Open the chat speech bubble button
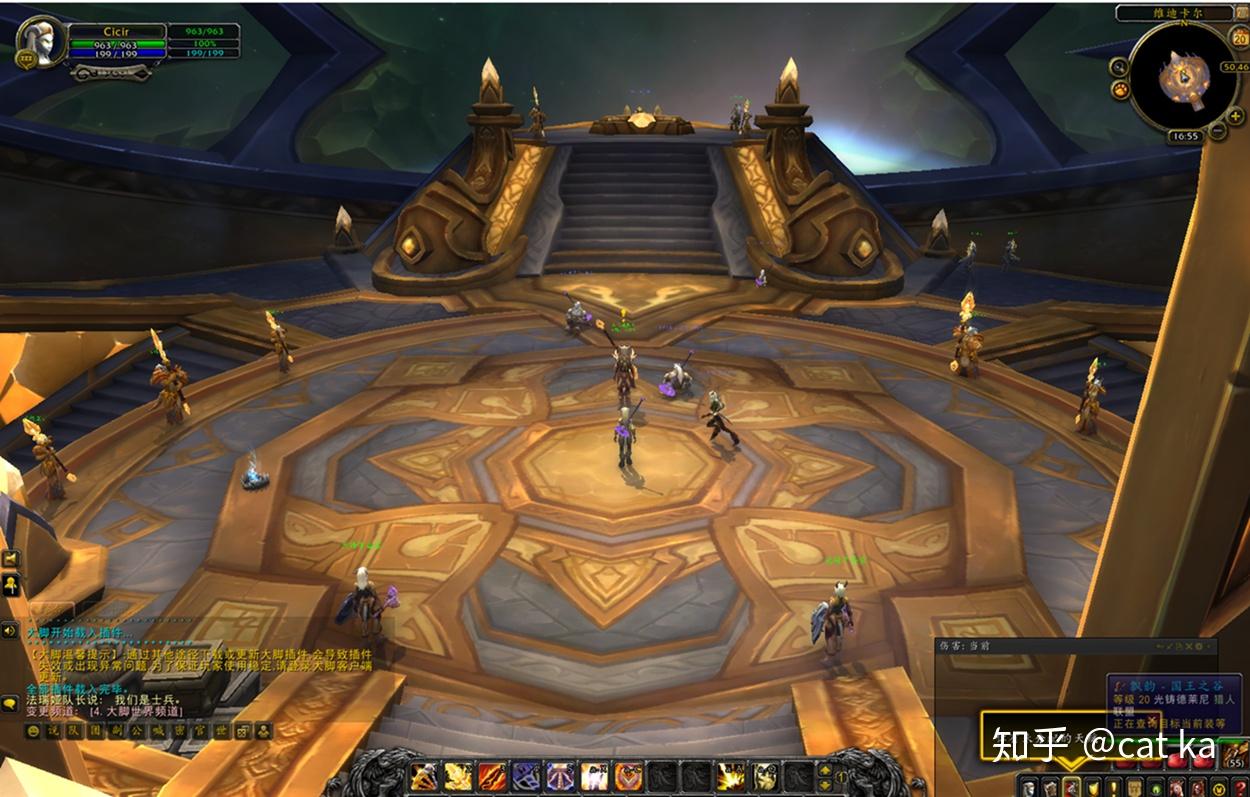This screenshot has height=797, width=1250. tap(11, 703)
